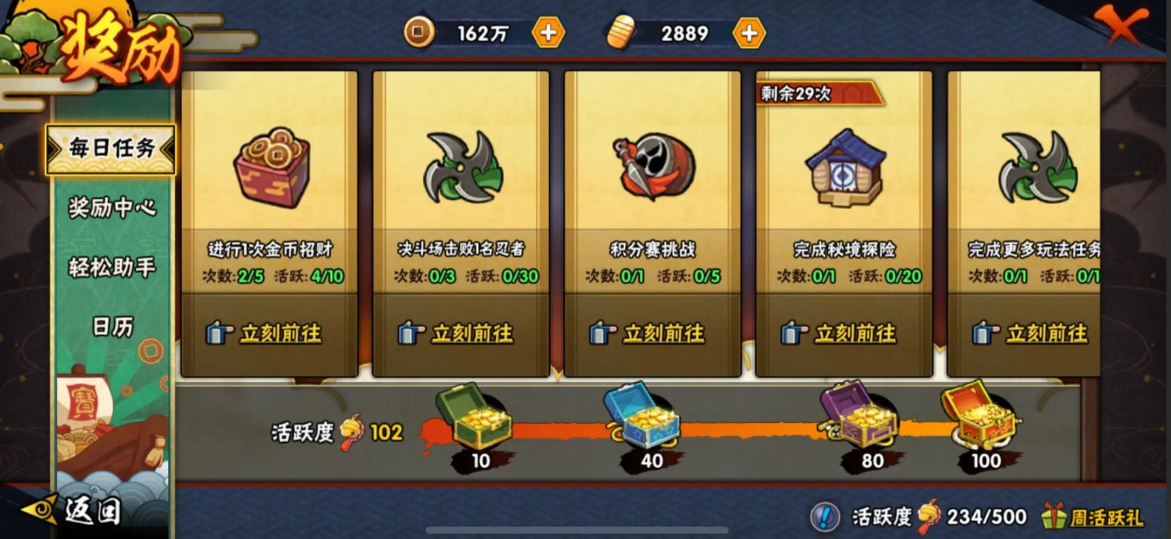The height and width of the screenshot is (539, 1171).
Task: Go to the 积分赛挑战 task via 立刻前往
Action: point(652,333)
